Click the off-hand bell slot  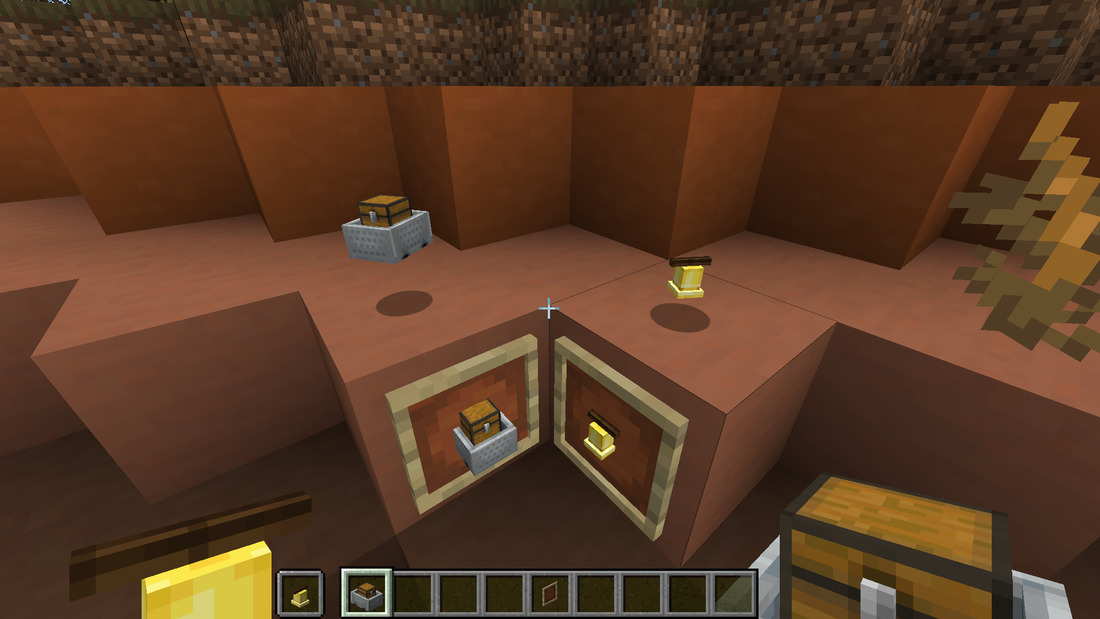(300, 592)
